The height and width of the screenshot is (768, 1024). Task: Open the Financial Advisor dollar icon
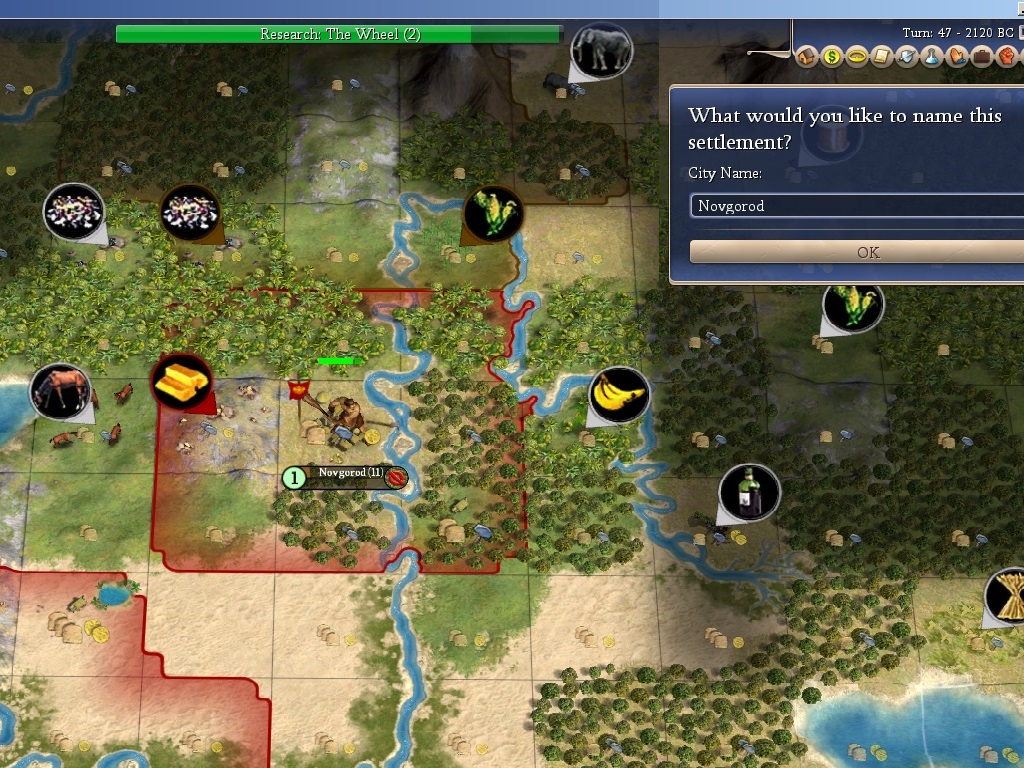832,57
